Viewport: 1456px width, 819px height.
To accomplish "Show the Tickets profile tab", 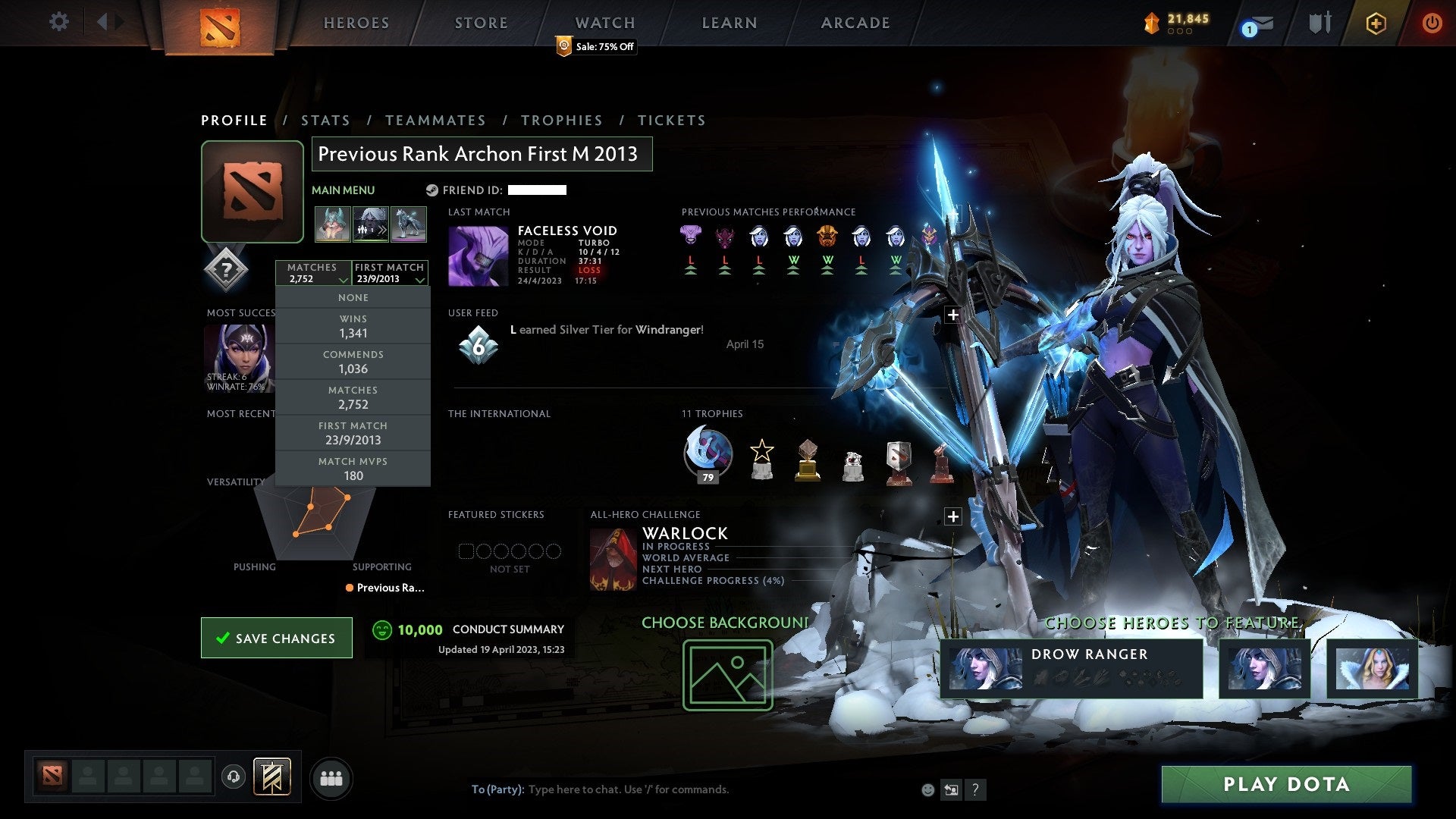I will tap(671, 121).
